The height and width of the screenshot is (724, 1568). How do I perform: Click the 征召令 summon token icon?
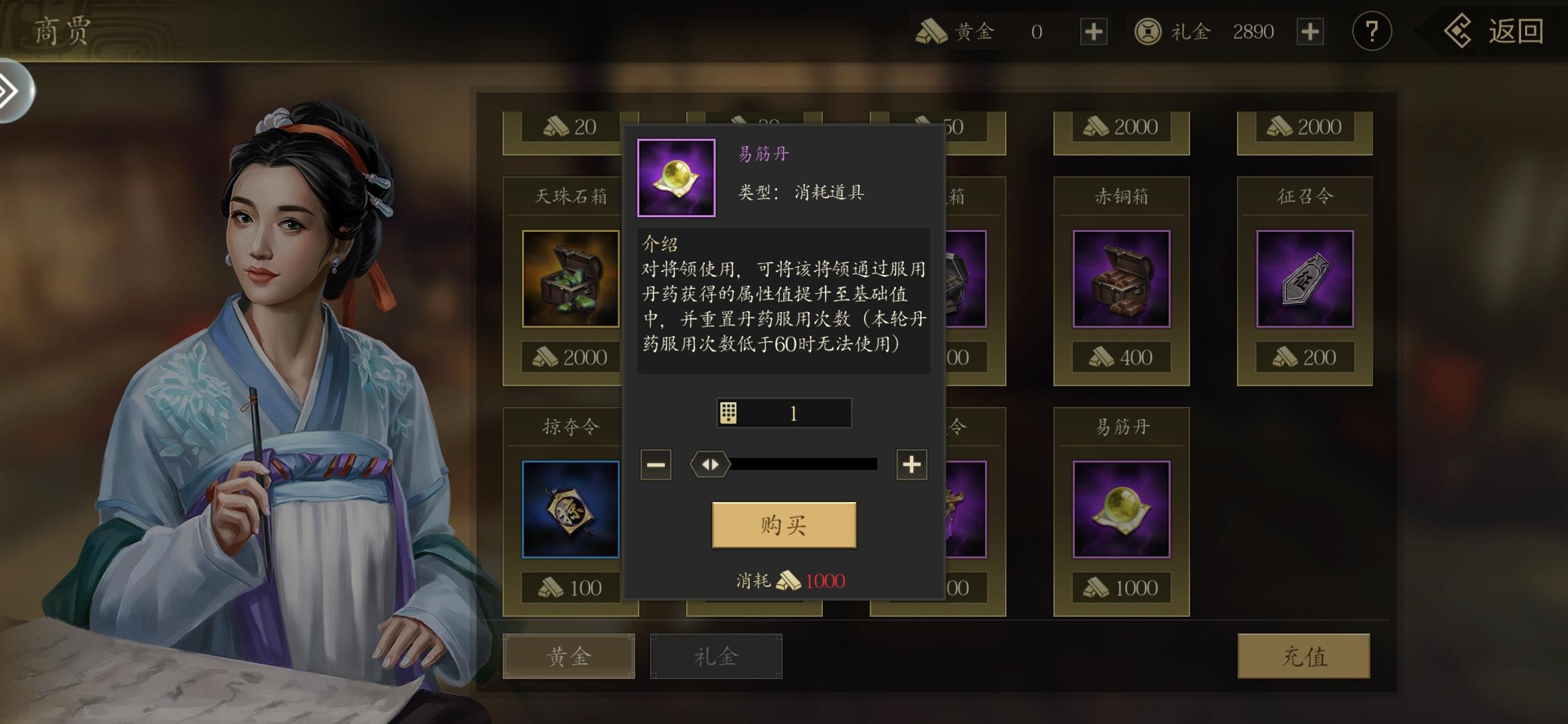(x=1303, y=279)
